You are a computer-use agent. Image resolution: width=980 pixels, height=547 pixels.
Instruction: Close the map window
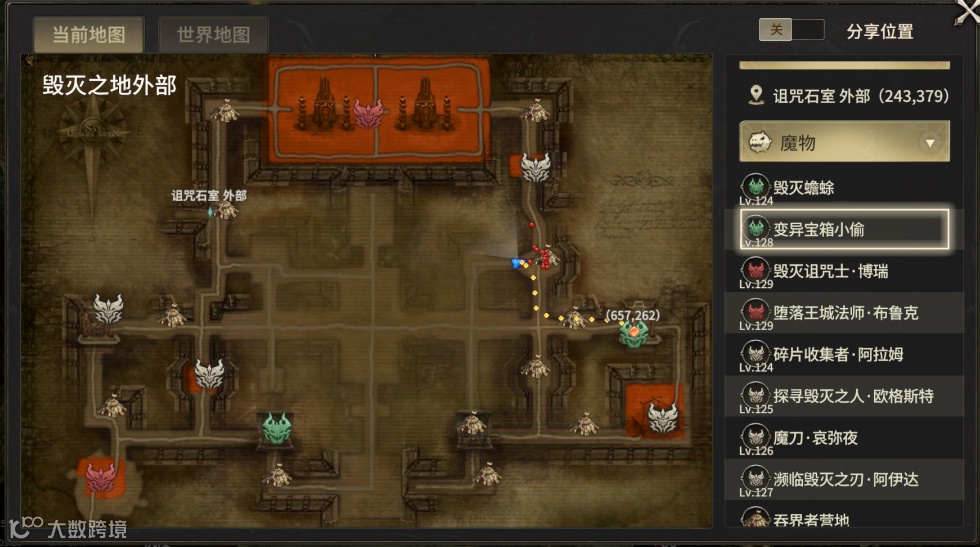click(x=968, y=8)
